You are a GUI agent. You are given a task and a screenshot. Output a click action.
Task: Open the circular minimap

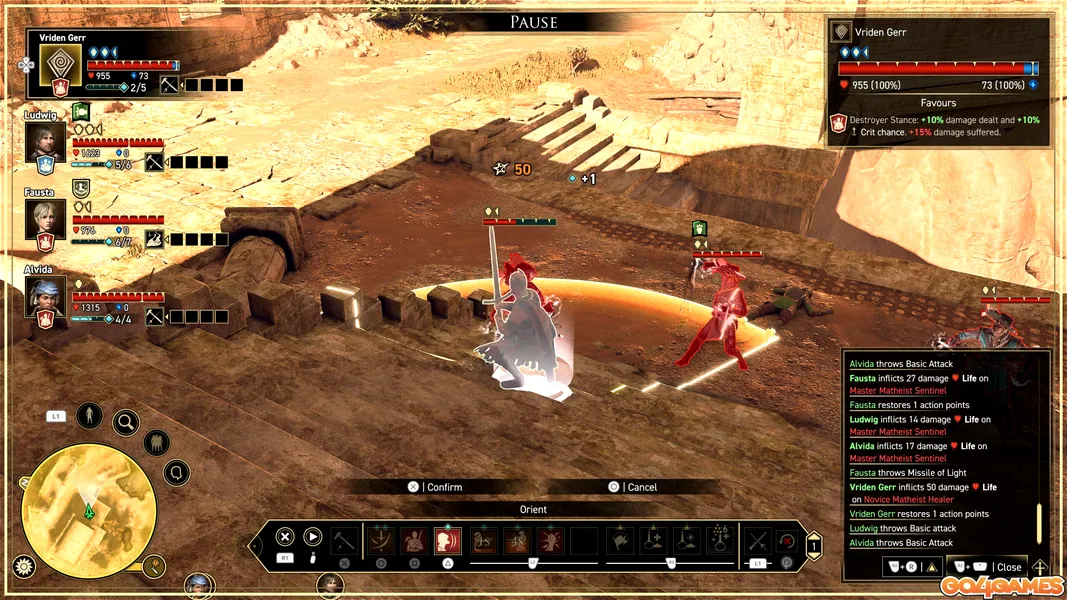(x=89, y=511)
